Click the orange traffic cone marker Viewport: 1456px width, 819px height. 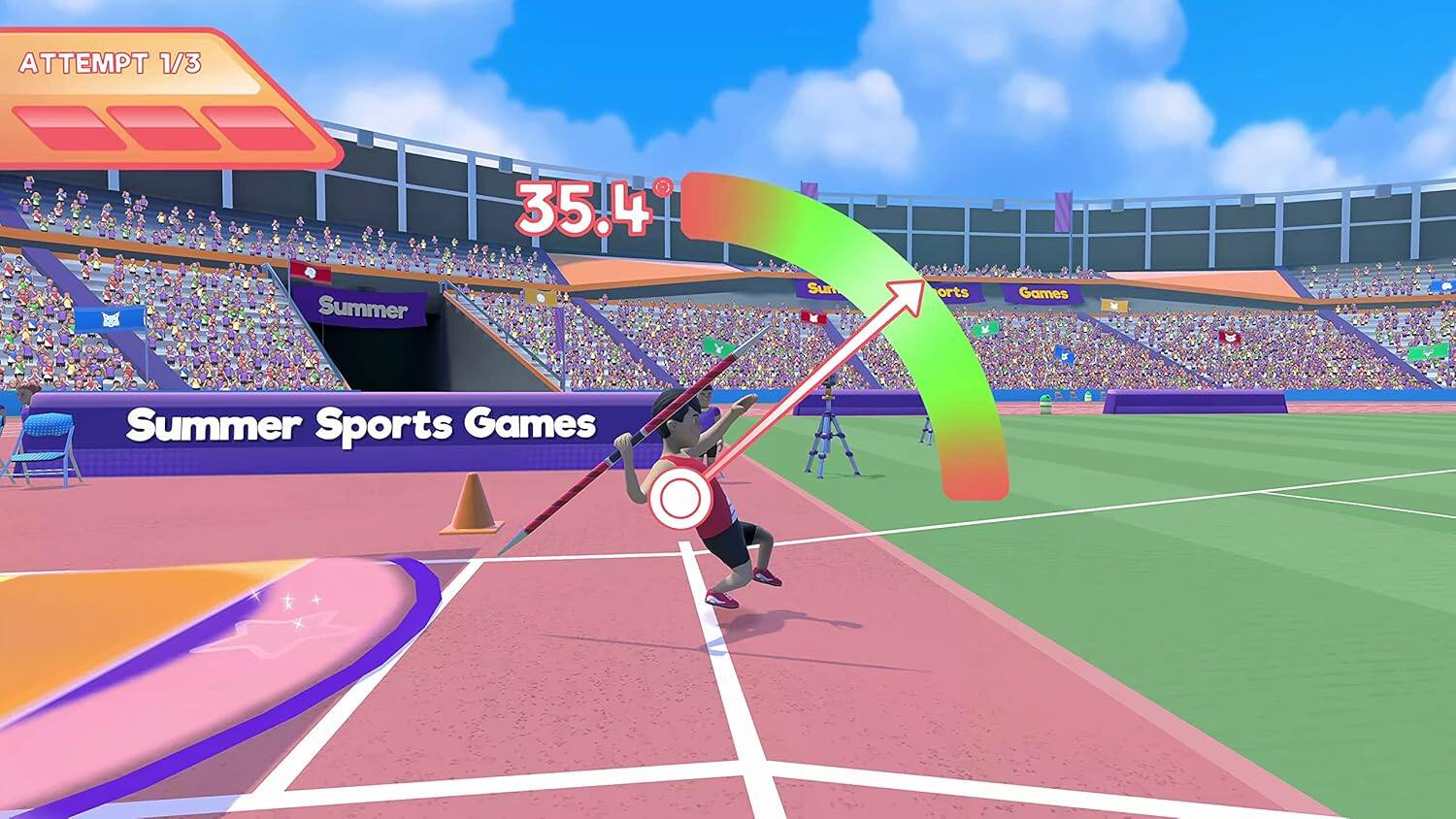pyautogui.click(x=473, y=503)
